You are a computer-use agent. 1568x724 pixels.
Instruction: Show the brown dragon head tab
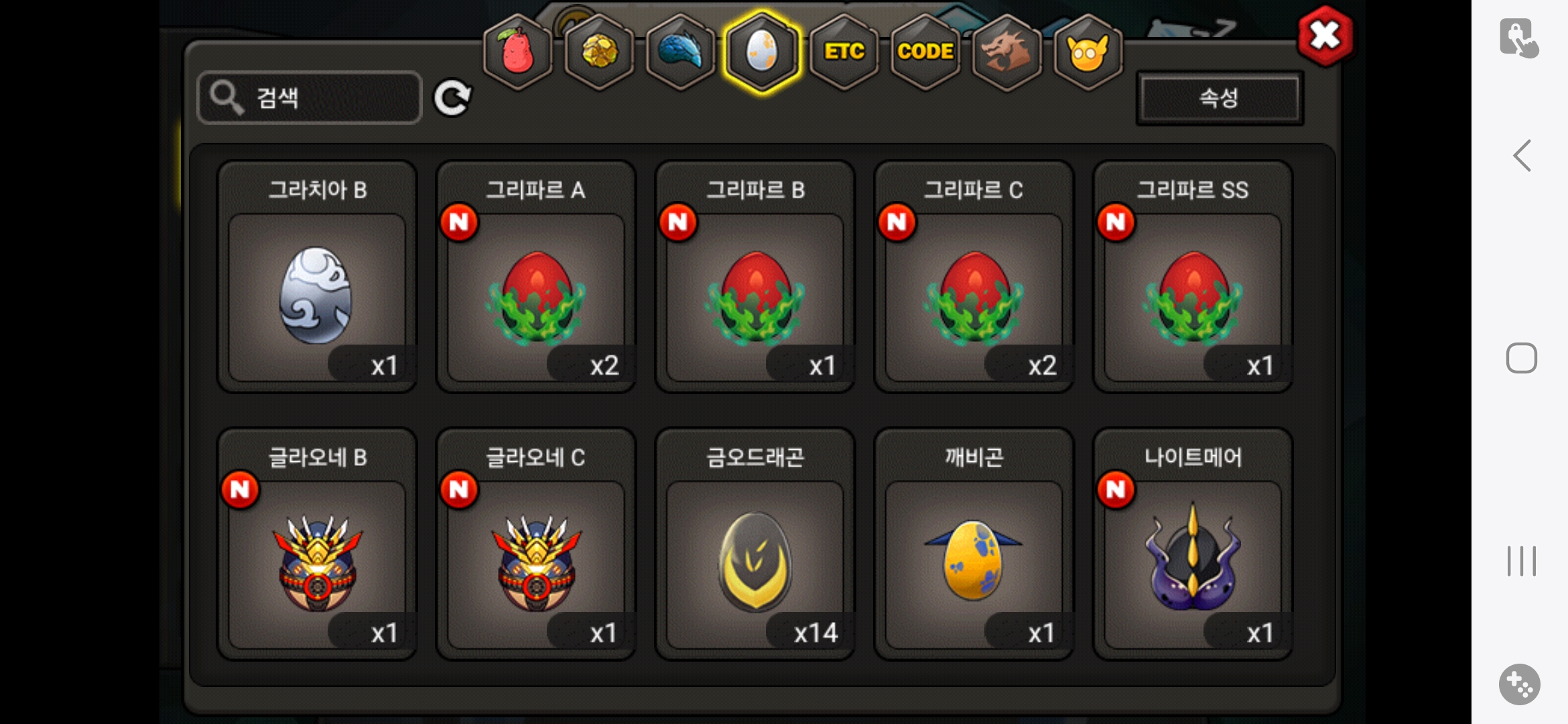1006,52
